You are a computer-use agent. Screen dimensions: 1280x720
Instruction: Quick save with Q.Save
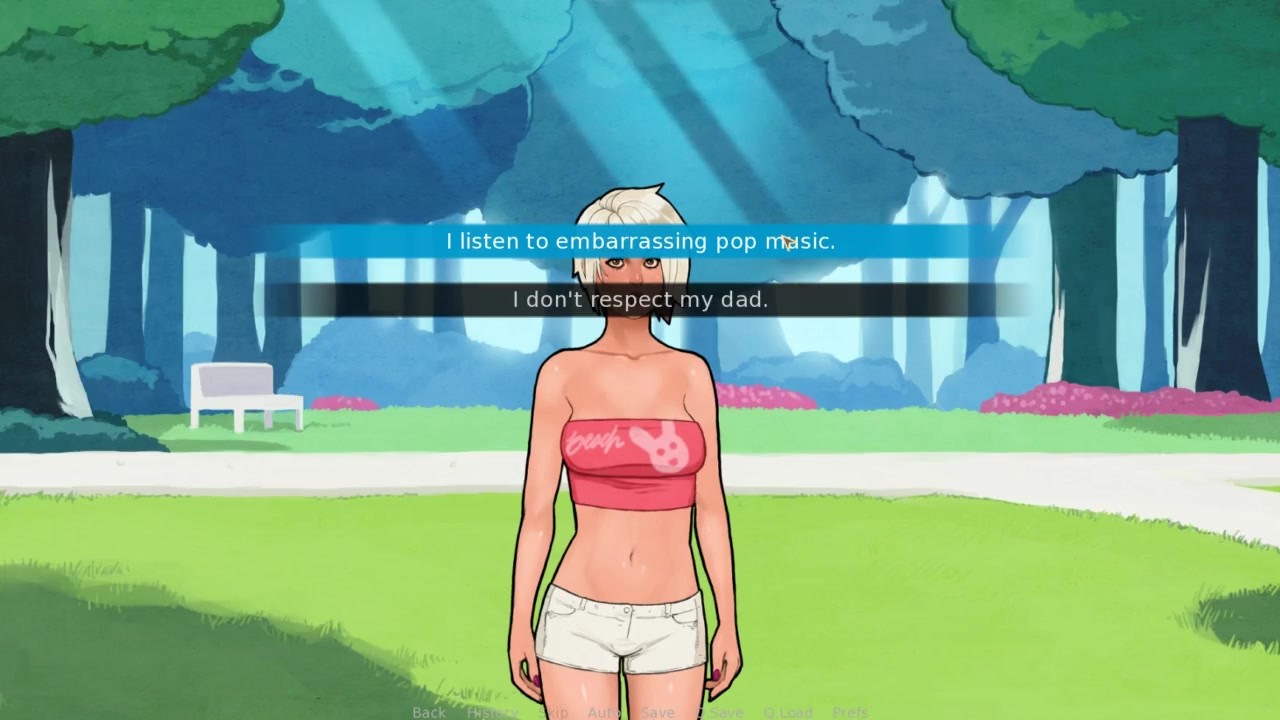pos(720,712)
